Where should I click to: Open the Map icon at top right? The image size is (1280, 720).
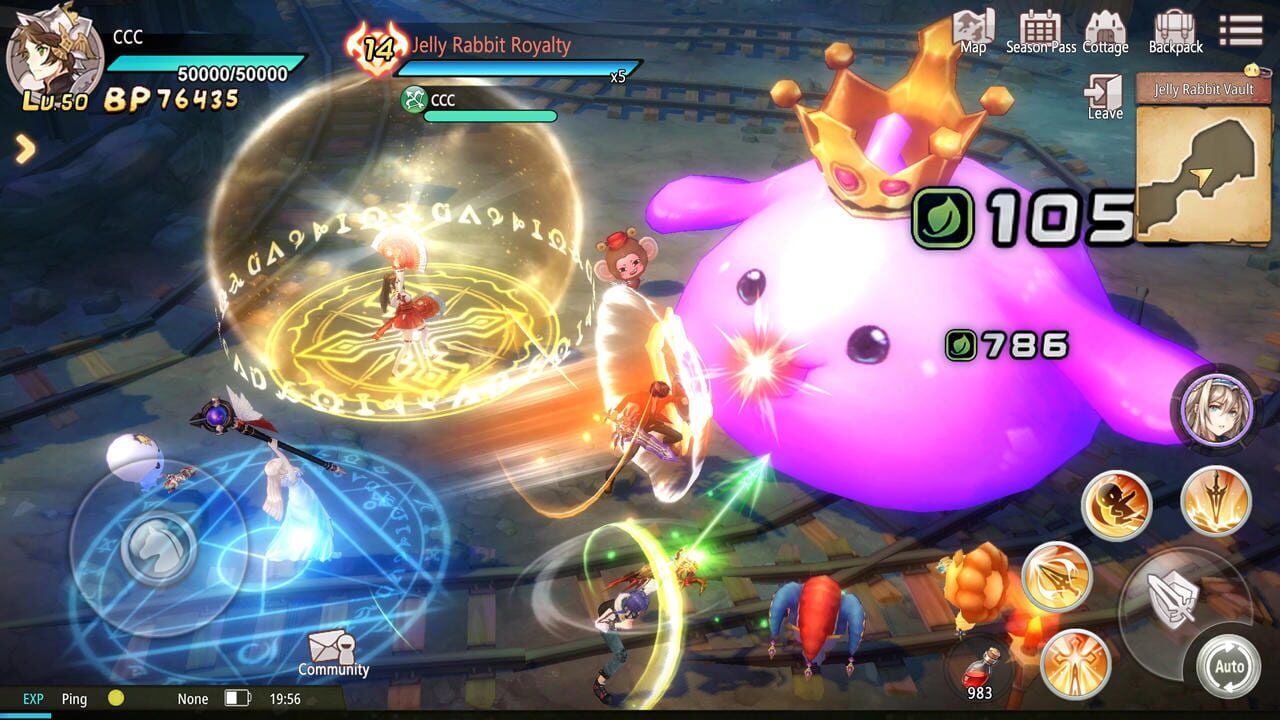pyautogui.click(x=971, y=28)
